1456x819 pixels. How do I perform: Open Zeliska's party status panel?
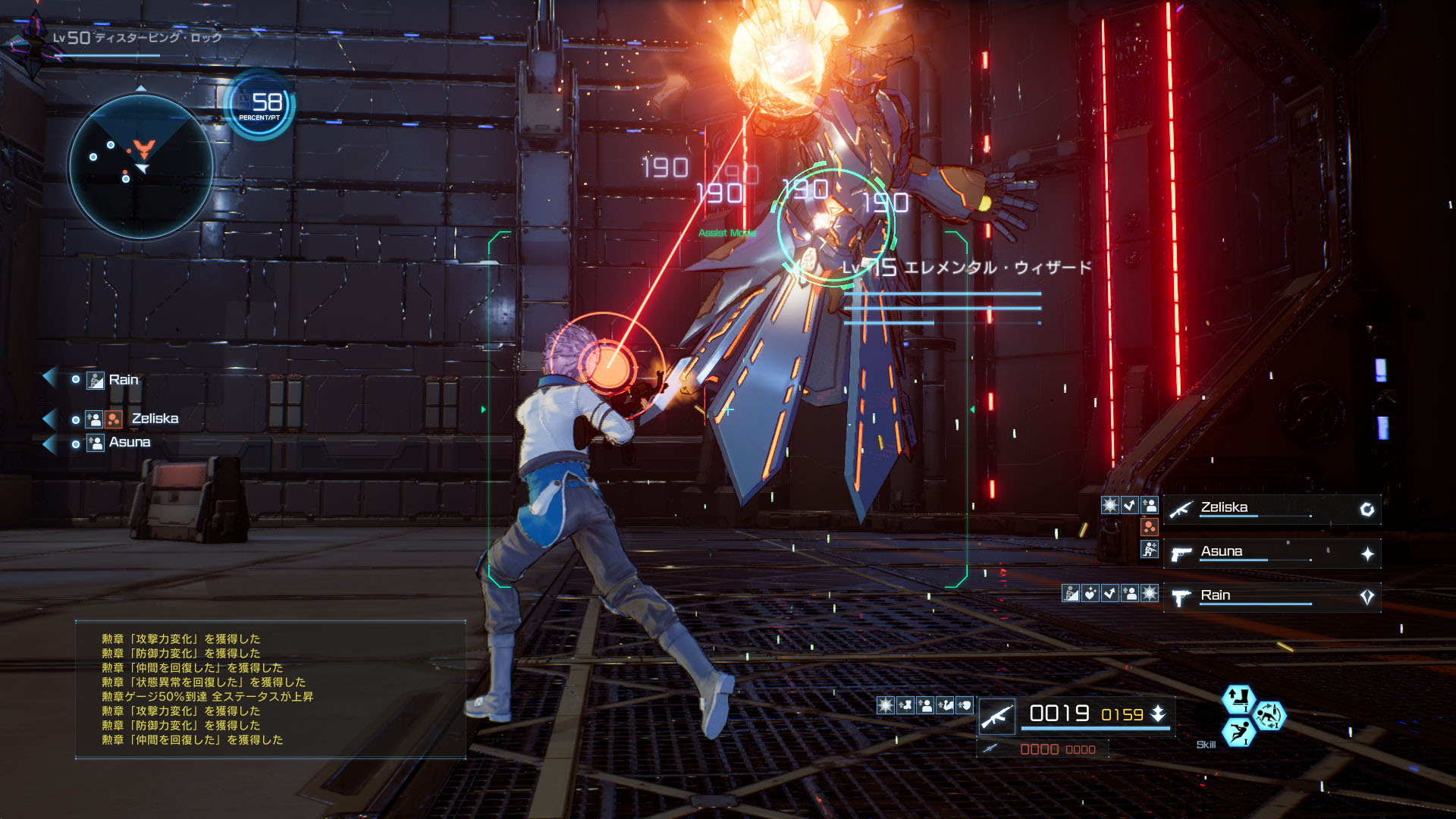pos(1272,509)
